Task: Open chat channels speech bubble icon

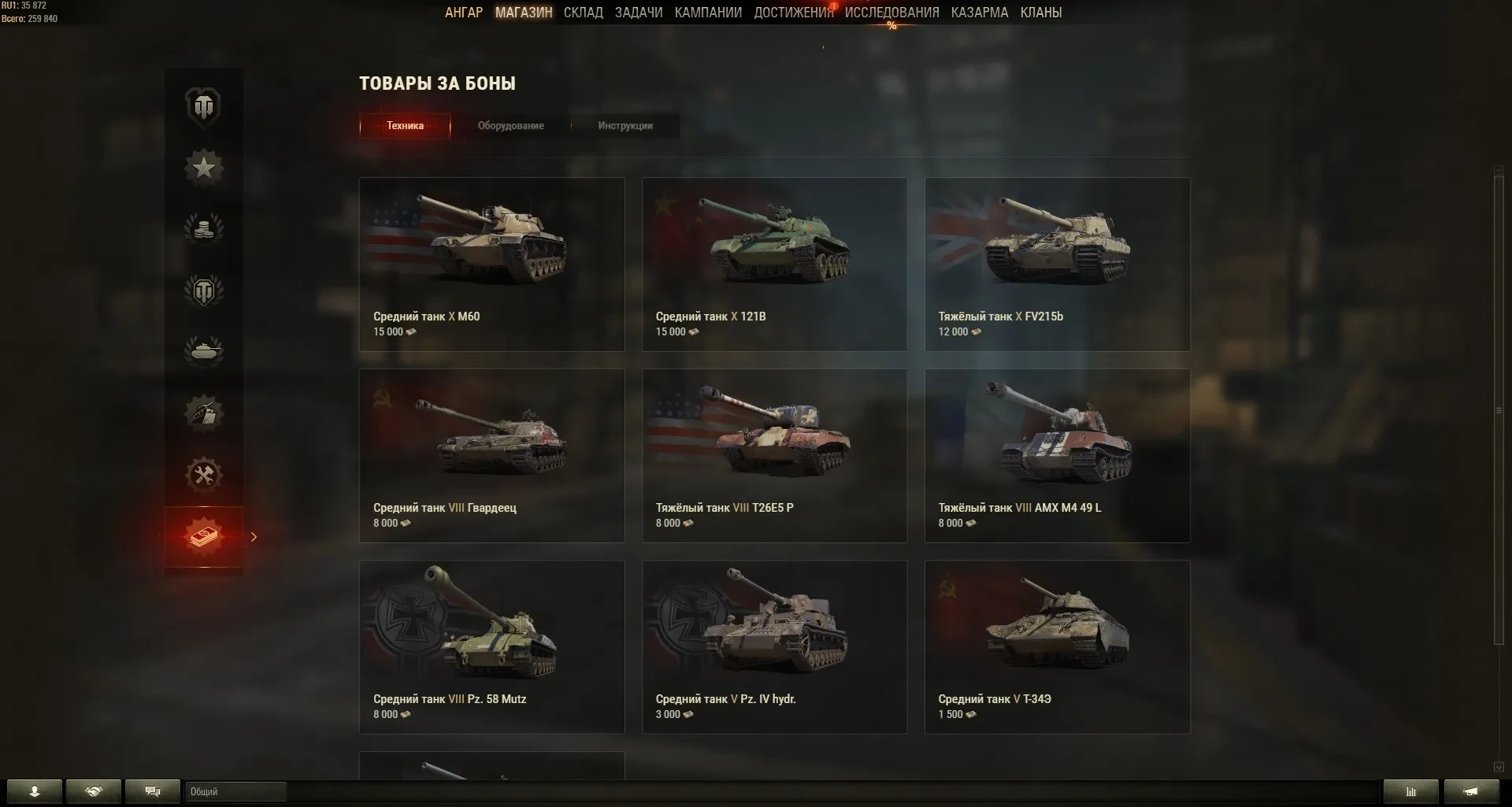Action: pyautogui.click(x=153, y=792)
